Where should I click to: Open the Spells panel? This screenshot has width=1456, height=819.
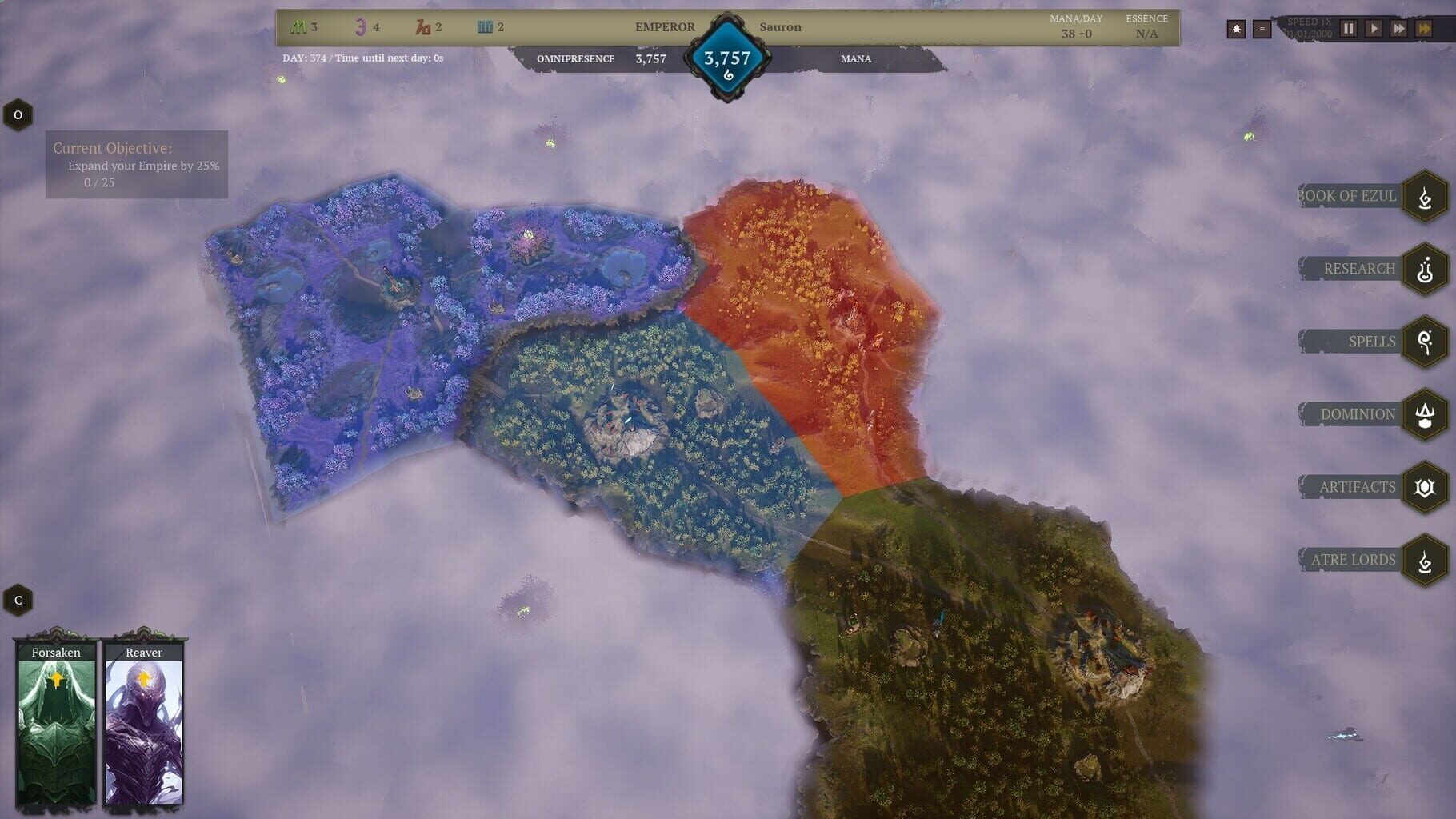pos(1426,341)
